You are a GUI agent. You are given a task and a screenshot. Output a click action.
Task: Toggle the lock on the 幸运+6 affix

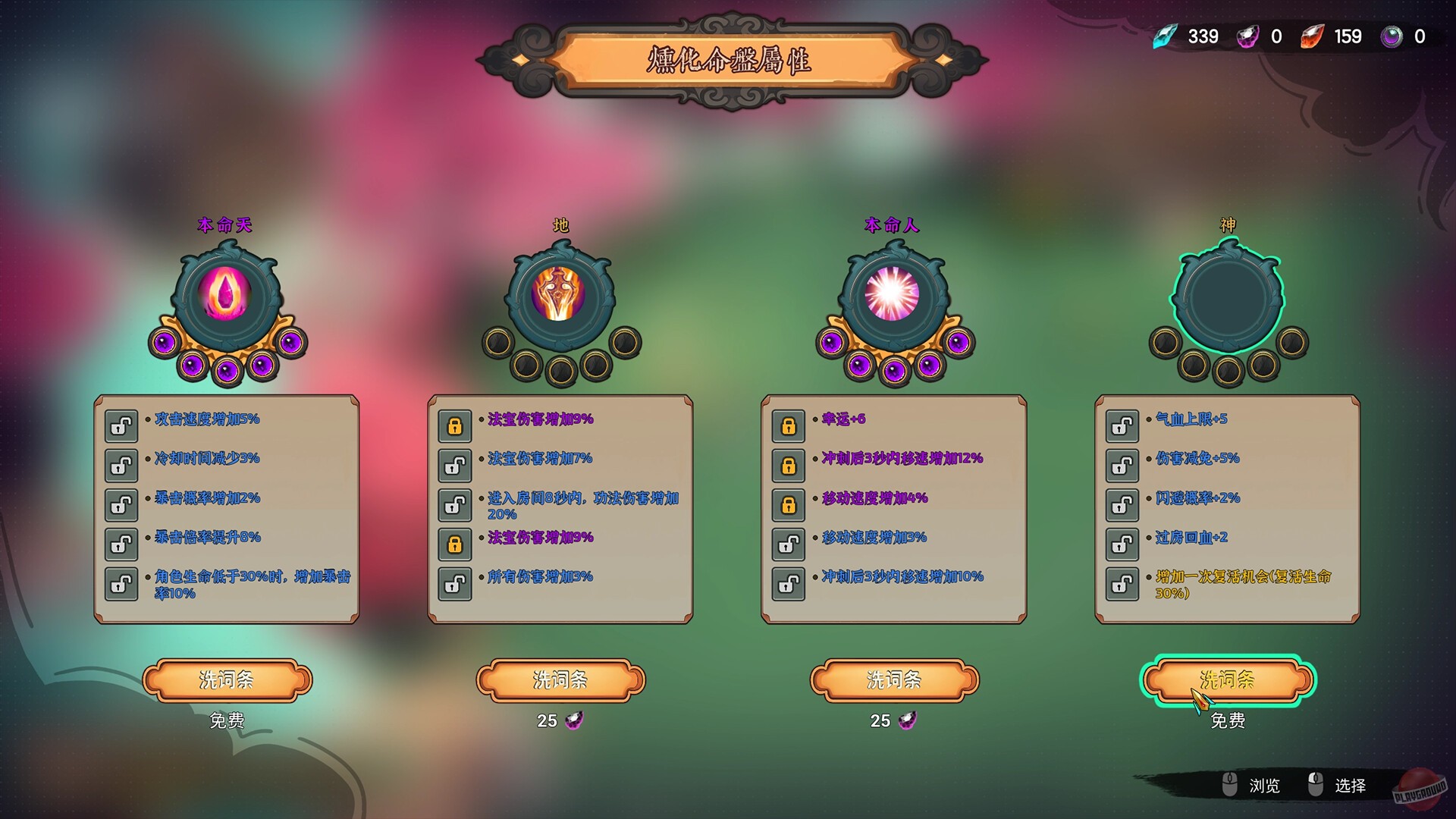[x=789, y=427]
